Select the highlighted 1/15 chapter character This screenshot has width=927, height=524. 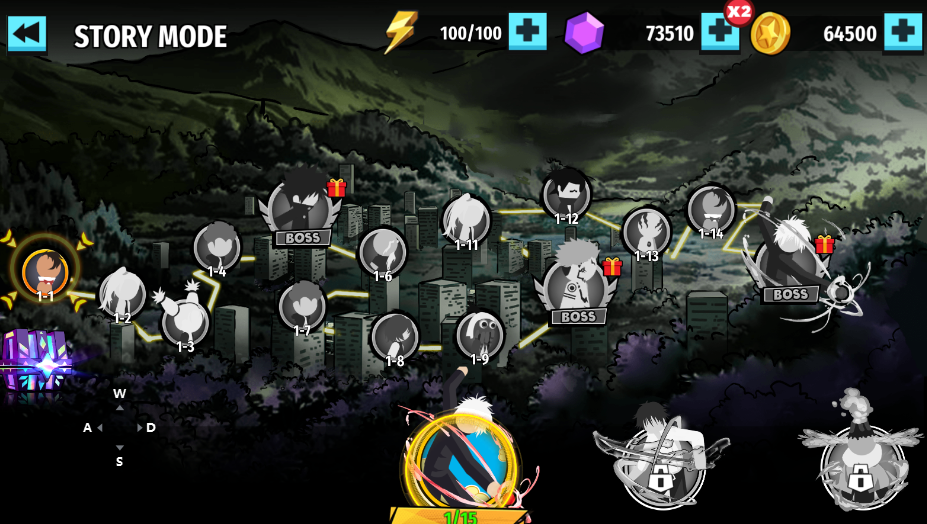coord(462,460)
